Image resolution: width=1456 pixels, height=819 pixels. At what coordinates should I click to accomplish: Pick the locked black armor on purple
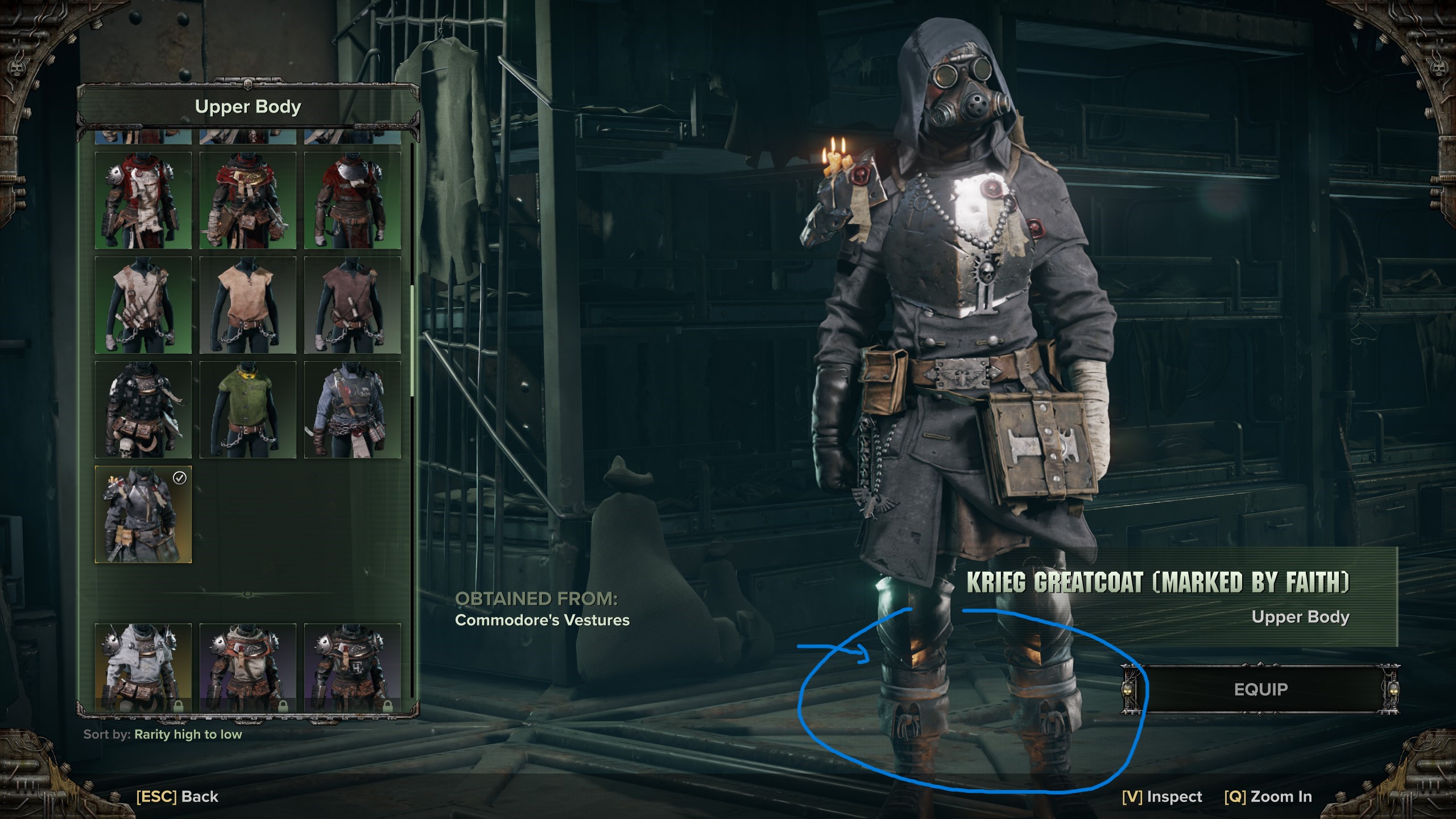click(x=353, y=667)
